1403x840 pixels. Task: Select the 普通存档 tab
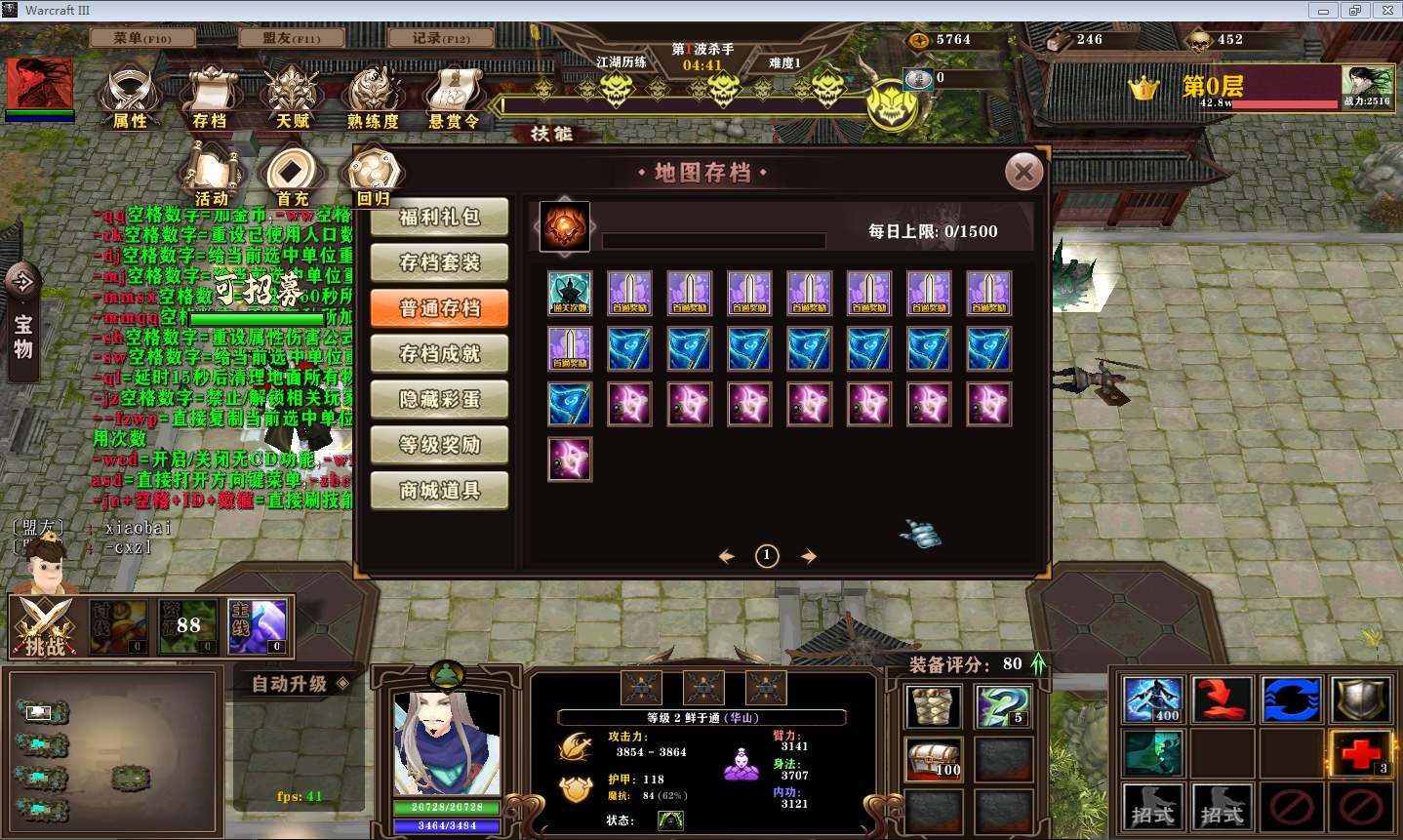click(x=439, y=308)
